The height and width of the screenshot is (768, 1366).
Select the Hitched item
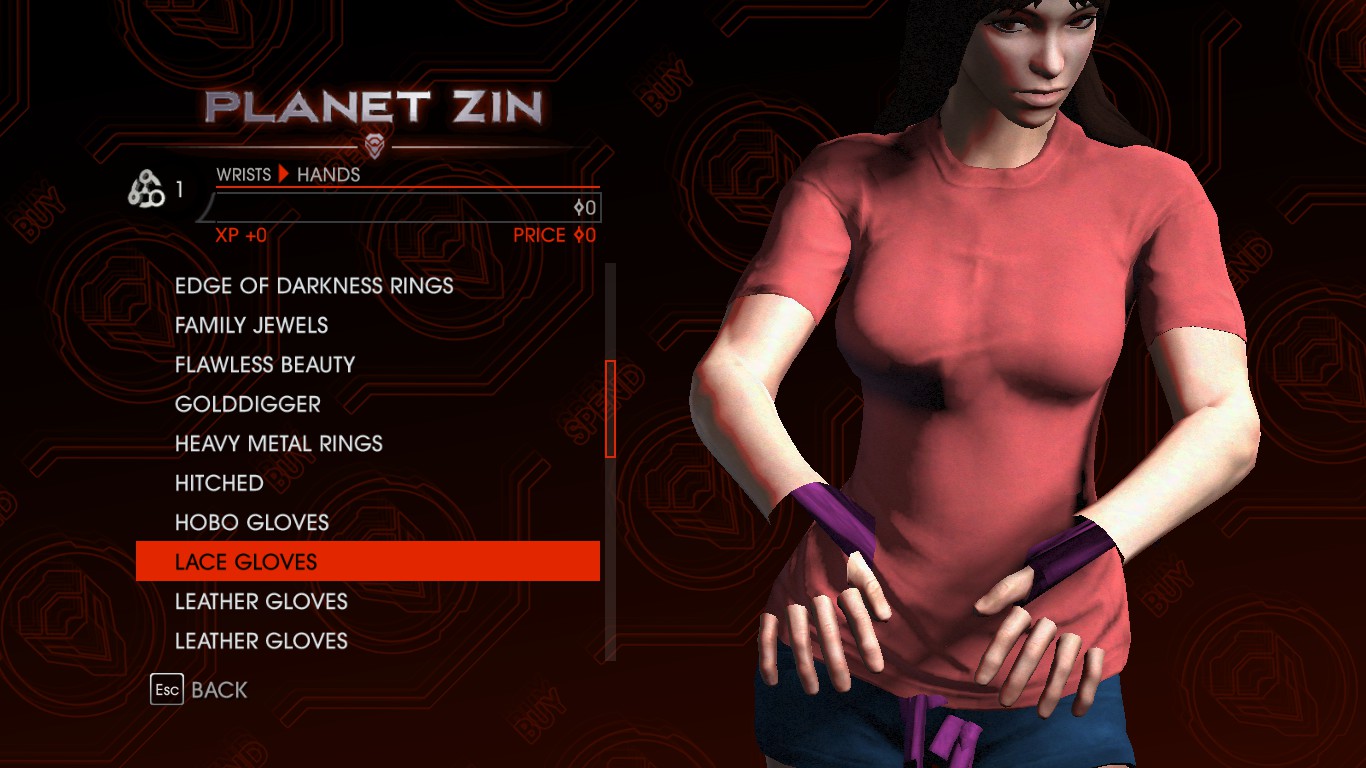(219, 483)
